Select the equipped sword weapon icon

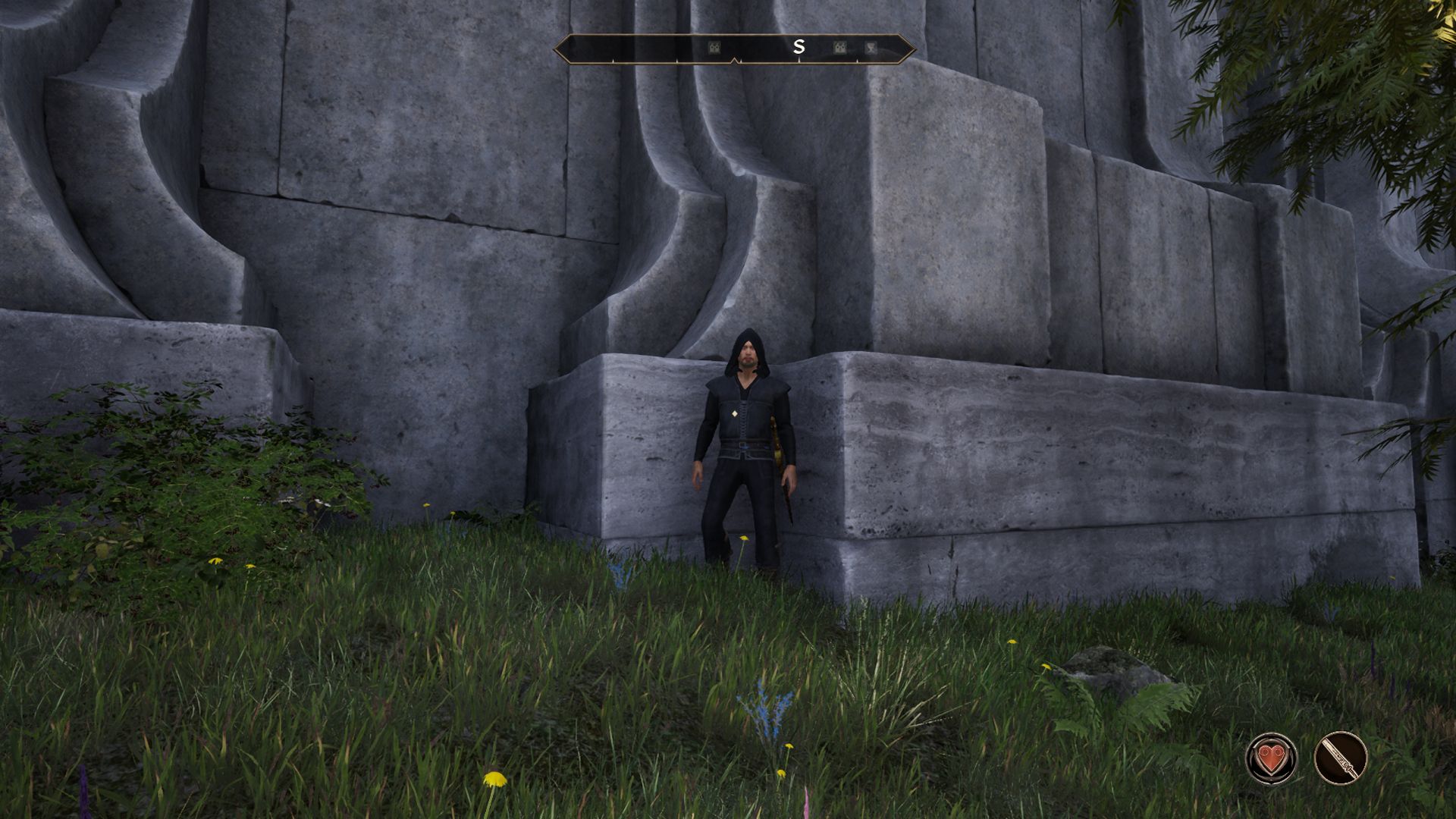coord(1340,758)
